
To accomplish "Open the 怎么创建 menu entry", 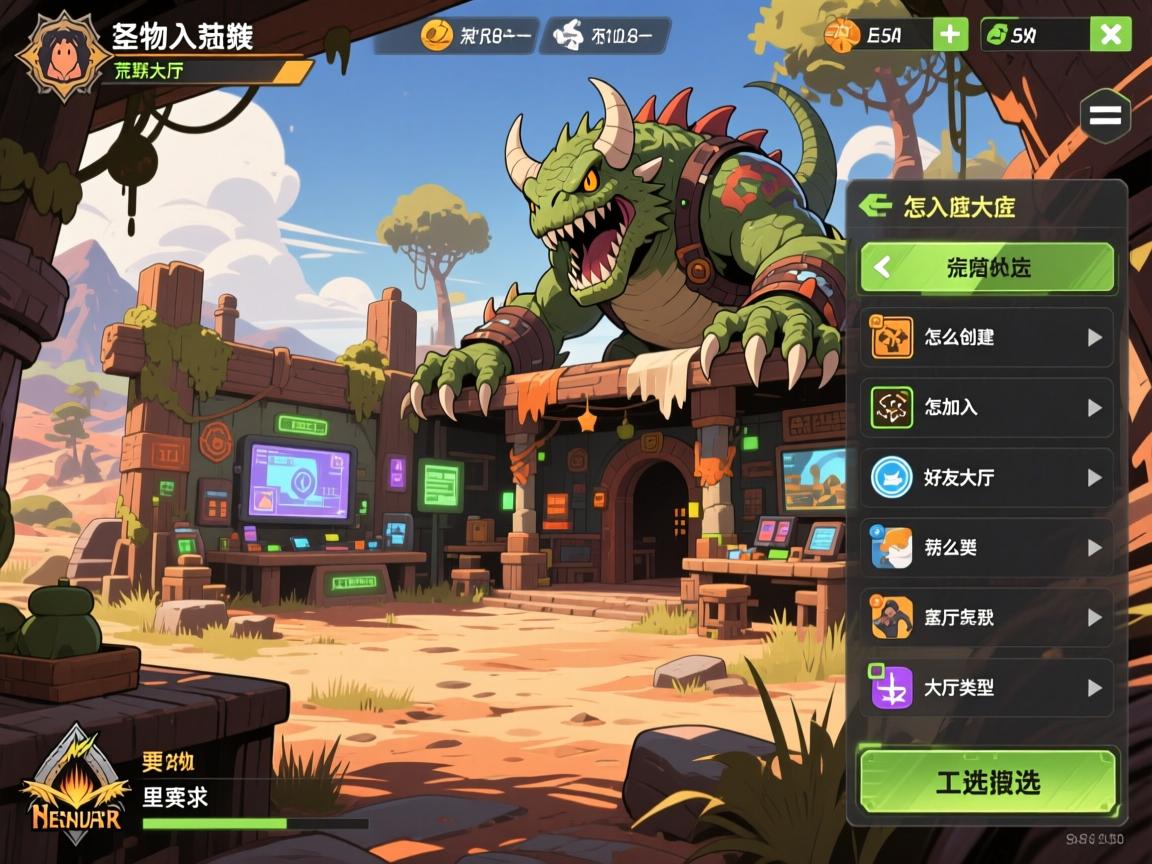I will tap(987, 338).
